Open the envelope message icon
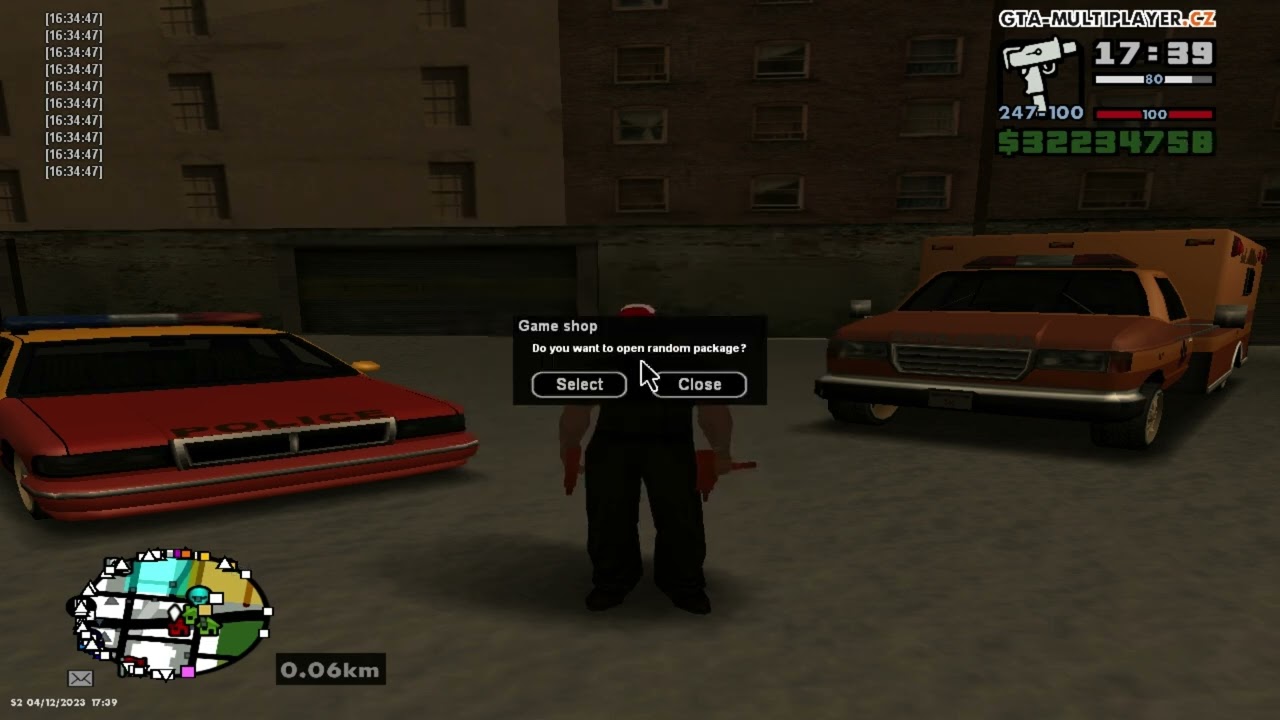The width and height of the screenshot is (1280, 720). coord(80,678)
